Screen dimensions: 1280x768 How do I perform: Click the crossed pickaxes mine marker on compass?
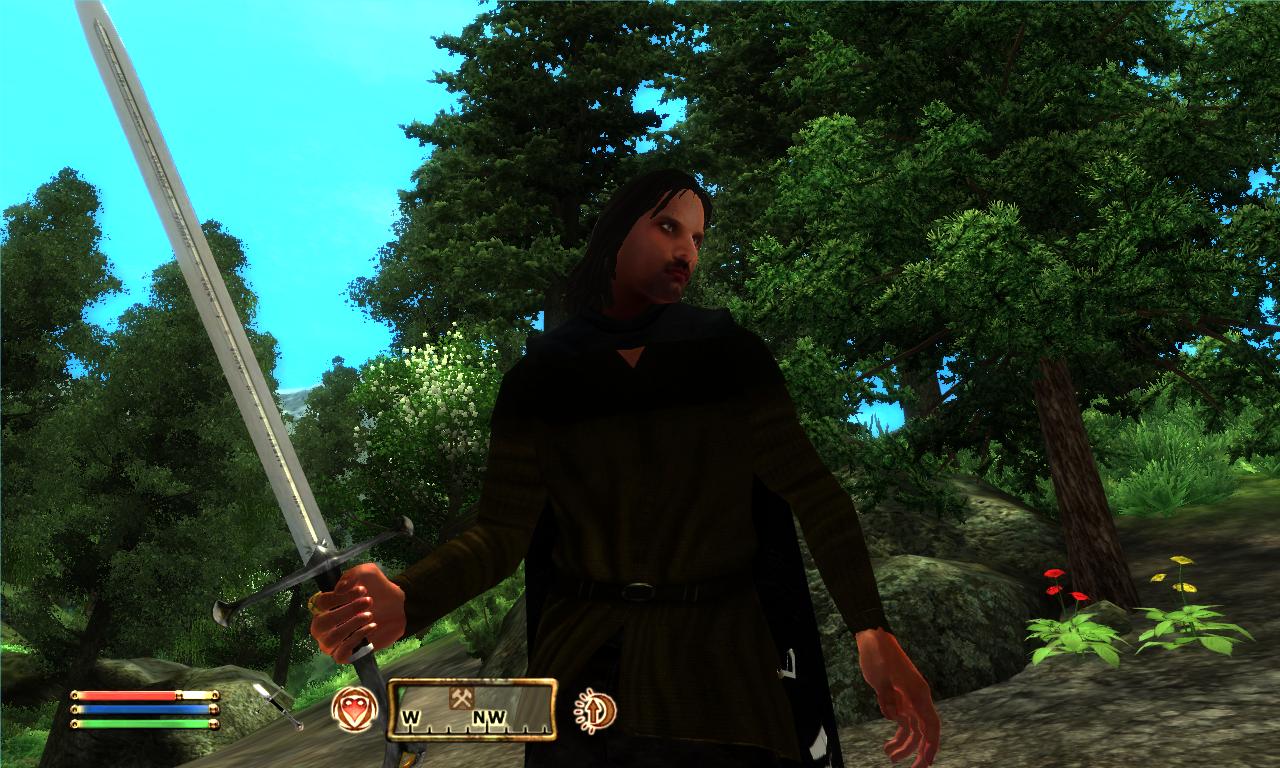pyautogui.click(x=461, y=699)
